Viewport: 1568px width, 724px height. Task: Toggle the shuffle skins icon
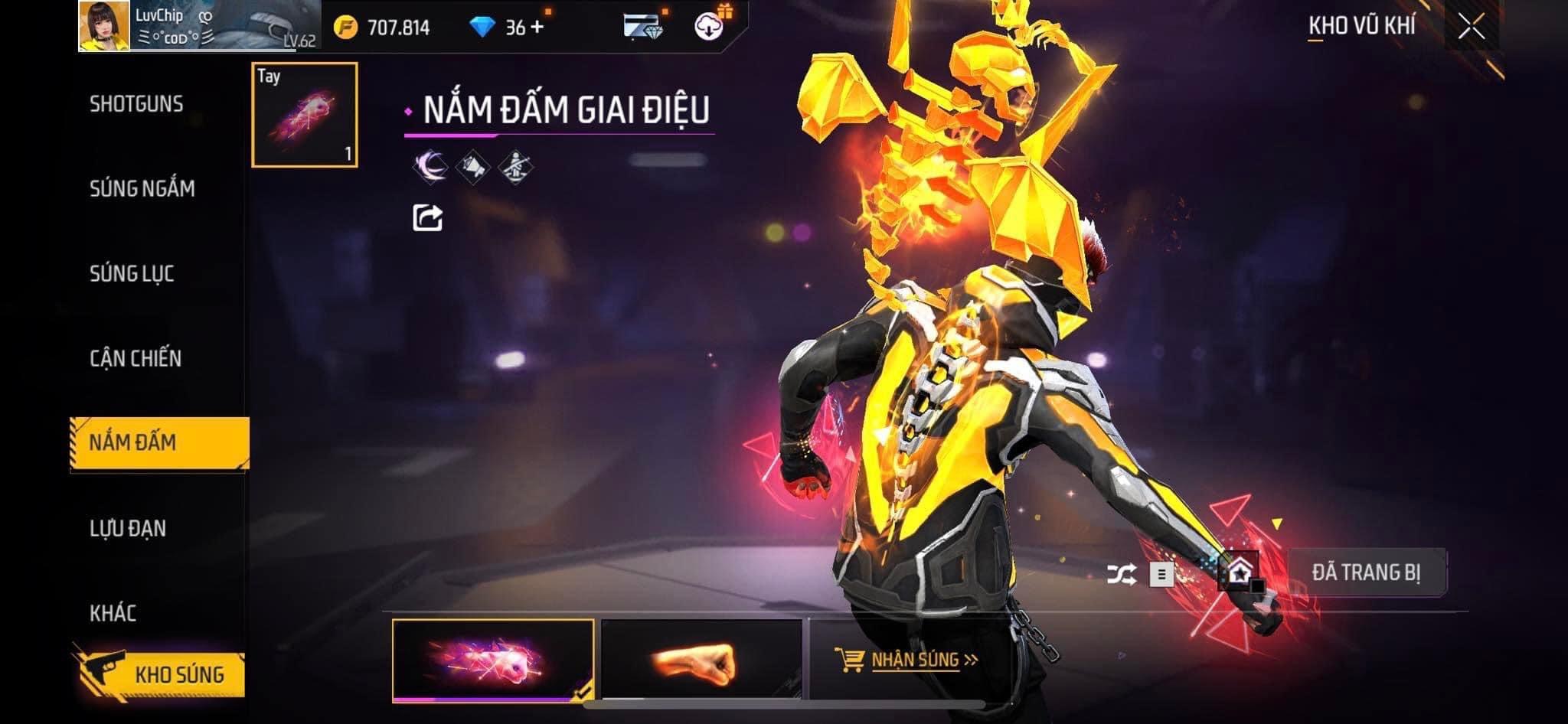click(x=1122, y=574)
